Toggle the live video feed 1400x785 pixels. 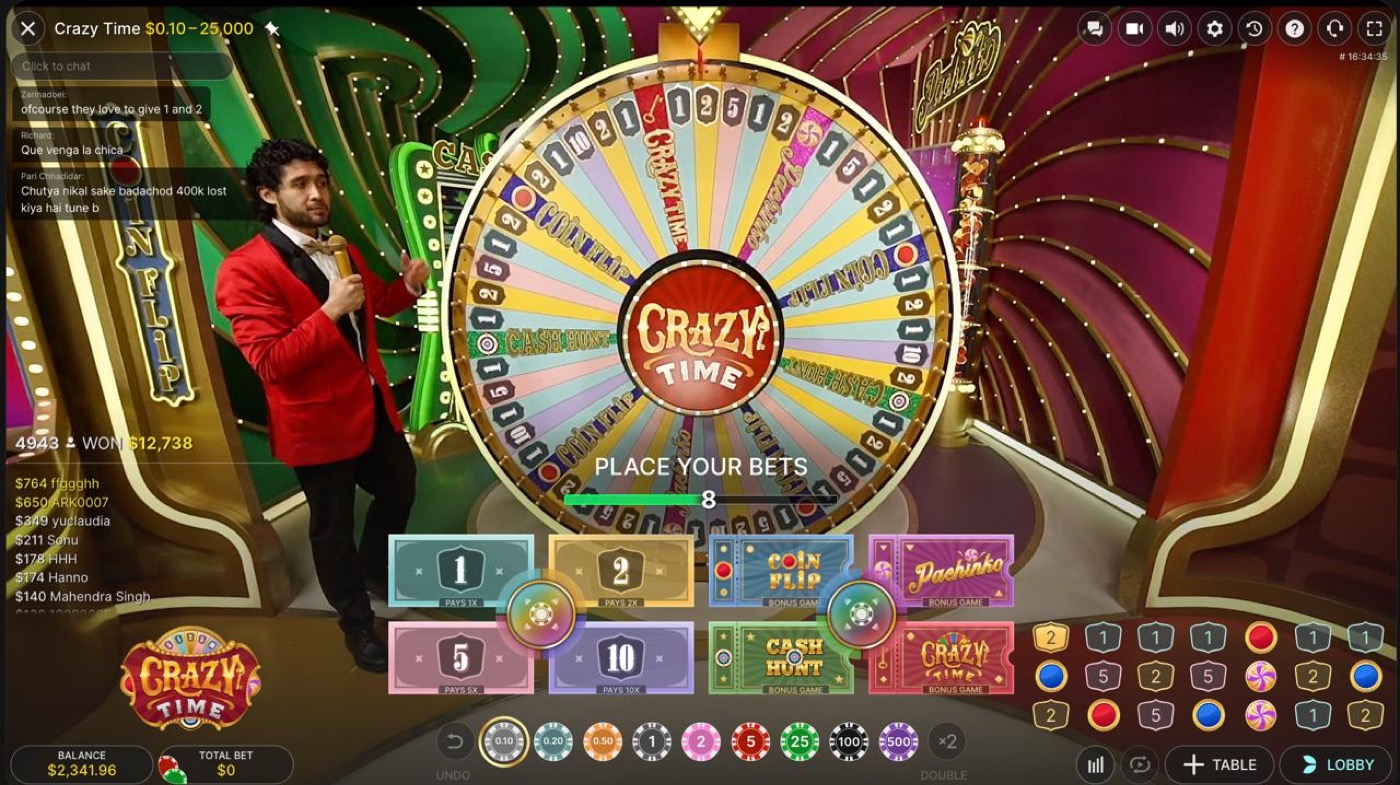point(1134,29)
